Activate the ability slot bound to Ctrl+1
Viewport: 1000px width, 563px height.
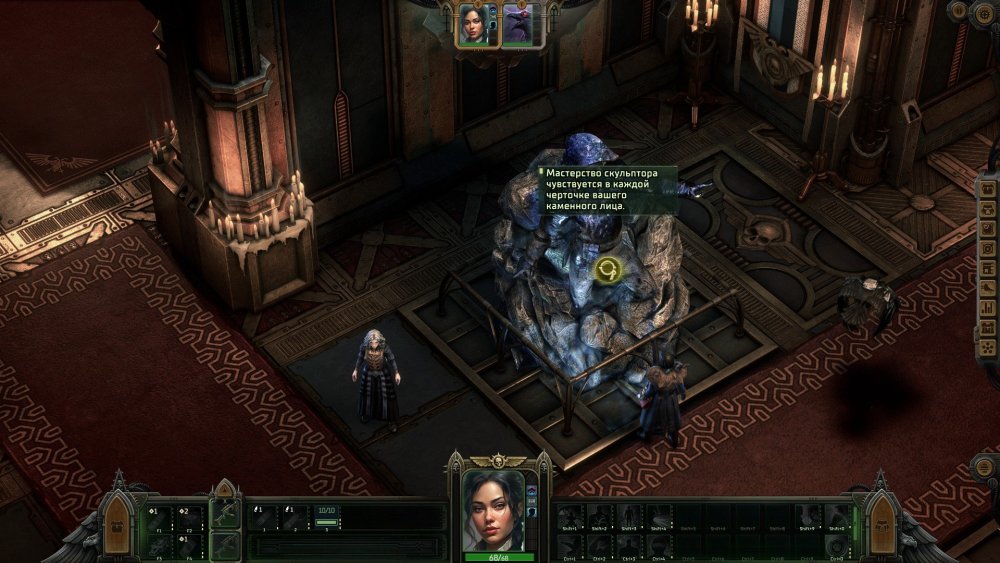tap(570, 545)
